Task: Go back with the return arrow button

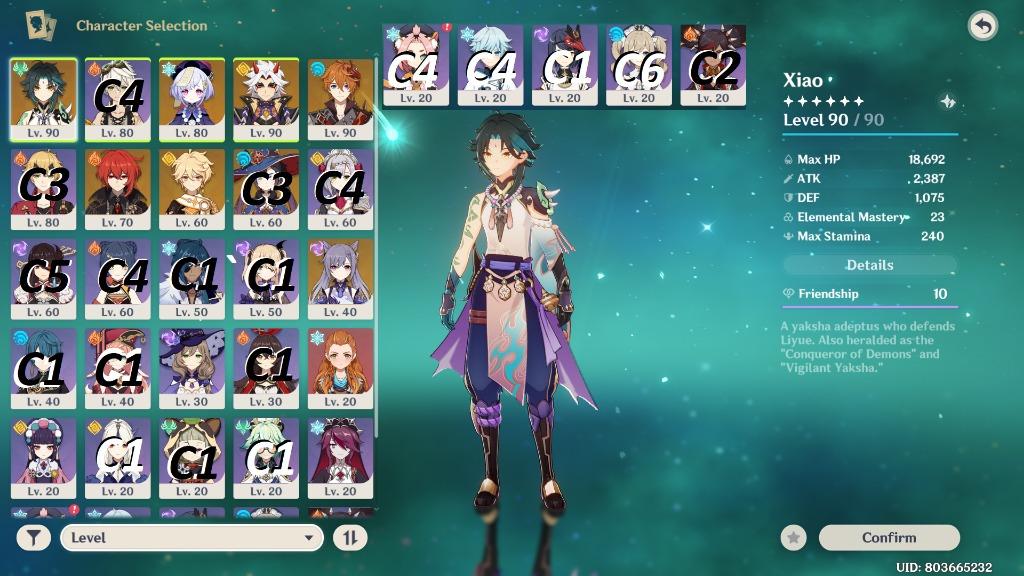Action: 983,27
